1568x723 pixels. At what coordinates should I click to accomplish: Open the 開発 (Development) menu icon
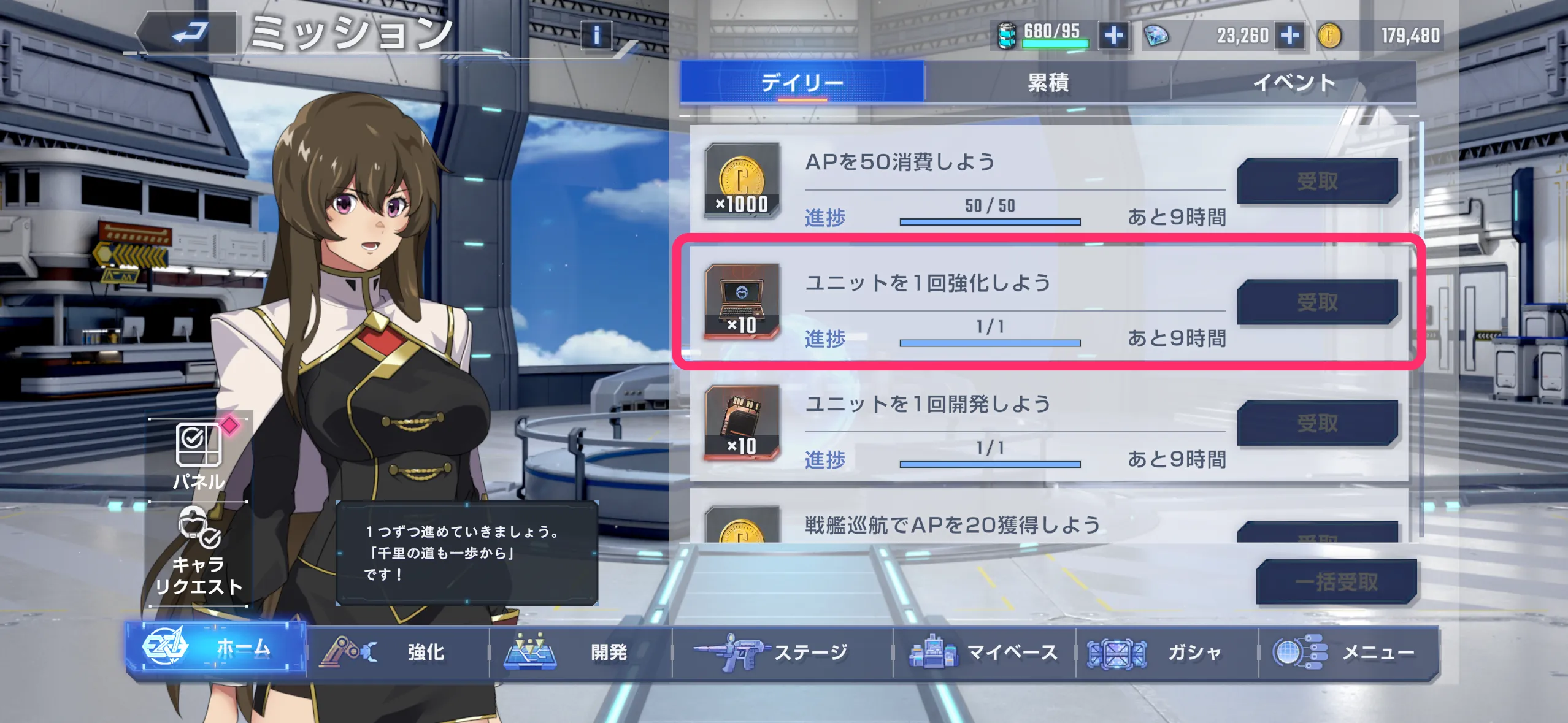tap(529, 652)
